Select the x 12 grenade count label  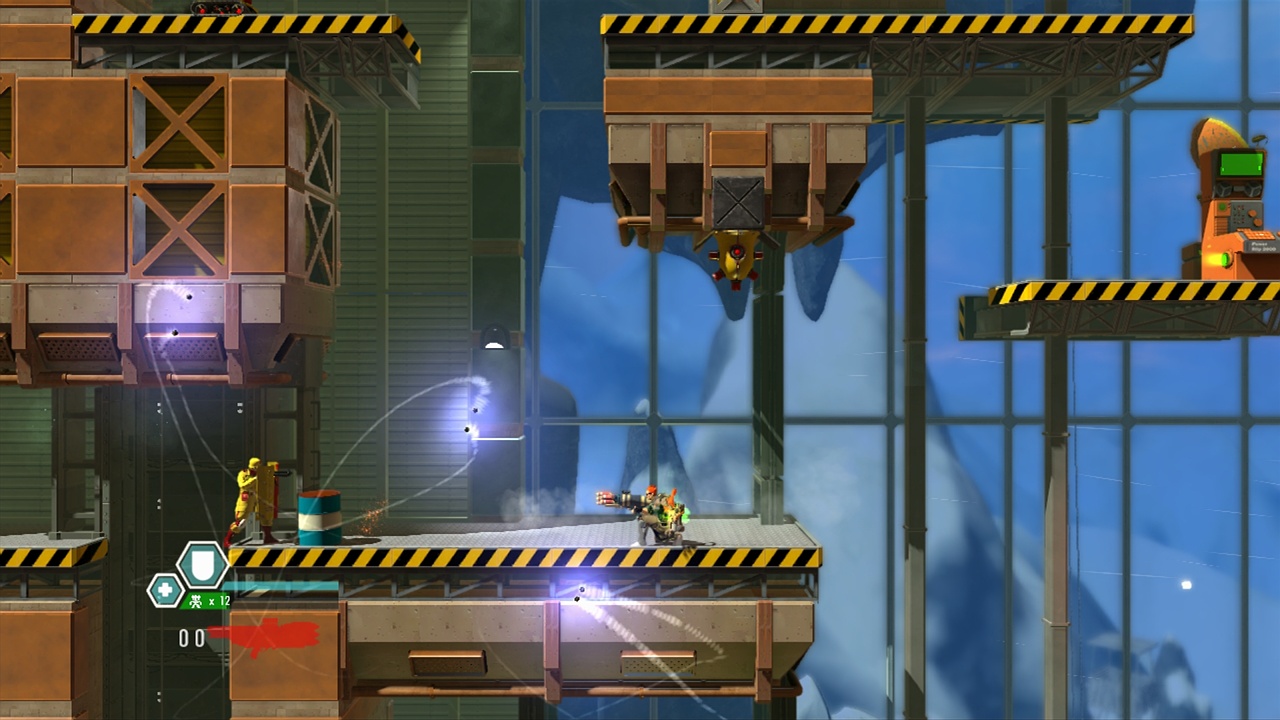coord(219,600)
